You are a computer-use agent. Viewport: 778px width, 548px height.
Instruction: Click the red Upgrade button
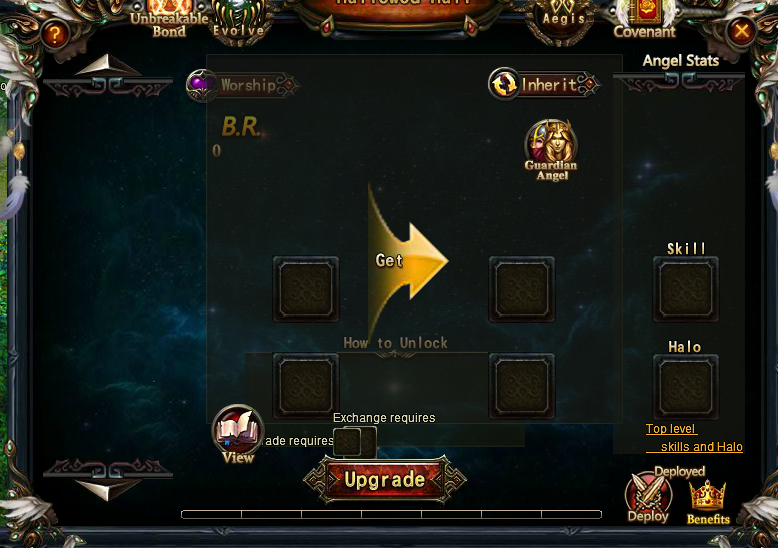point(385,480)
